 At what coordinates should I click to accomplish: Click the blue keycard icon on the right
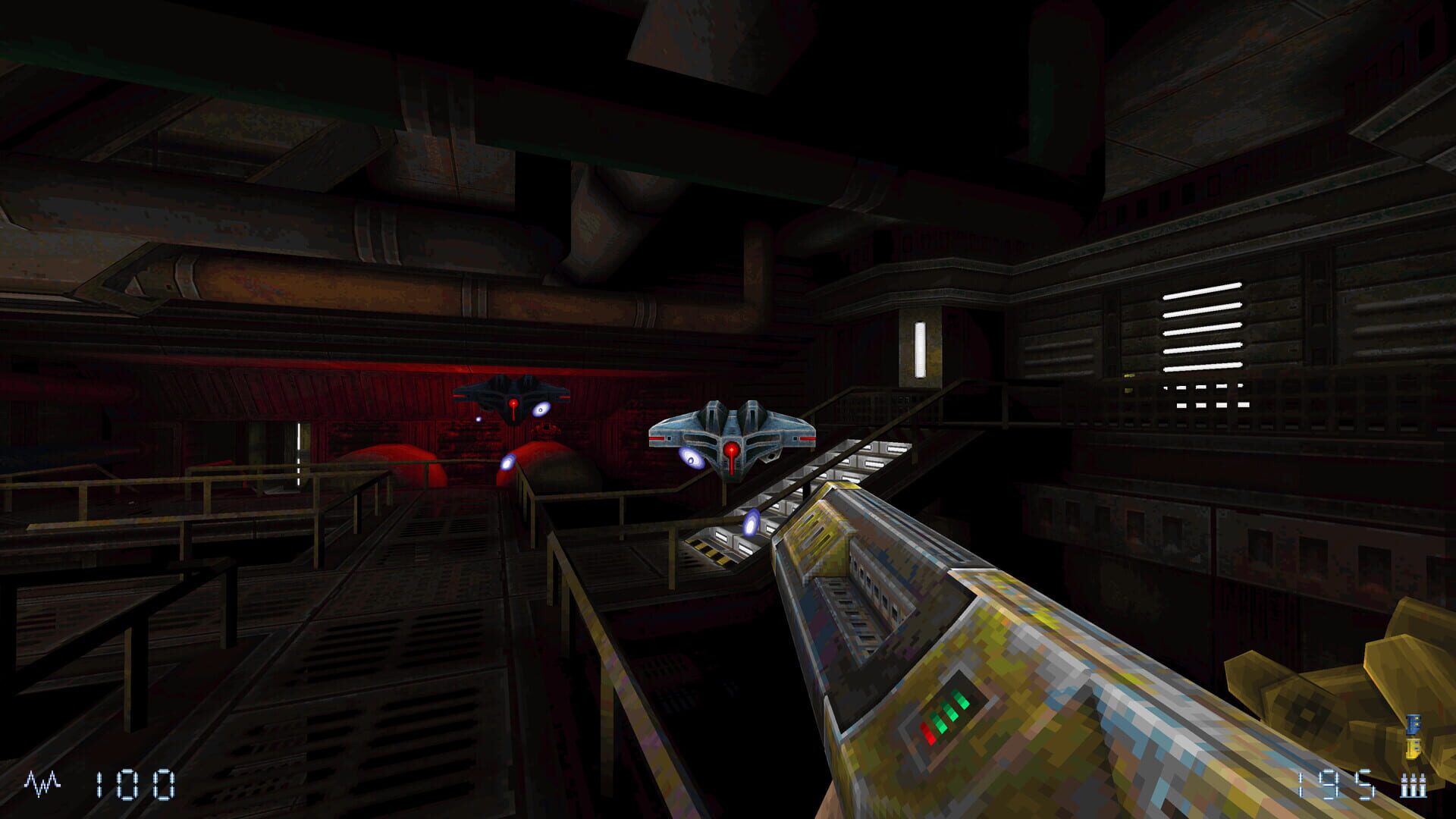coord(1413,724)
